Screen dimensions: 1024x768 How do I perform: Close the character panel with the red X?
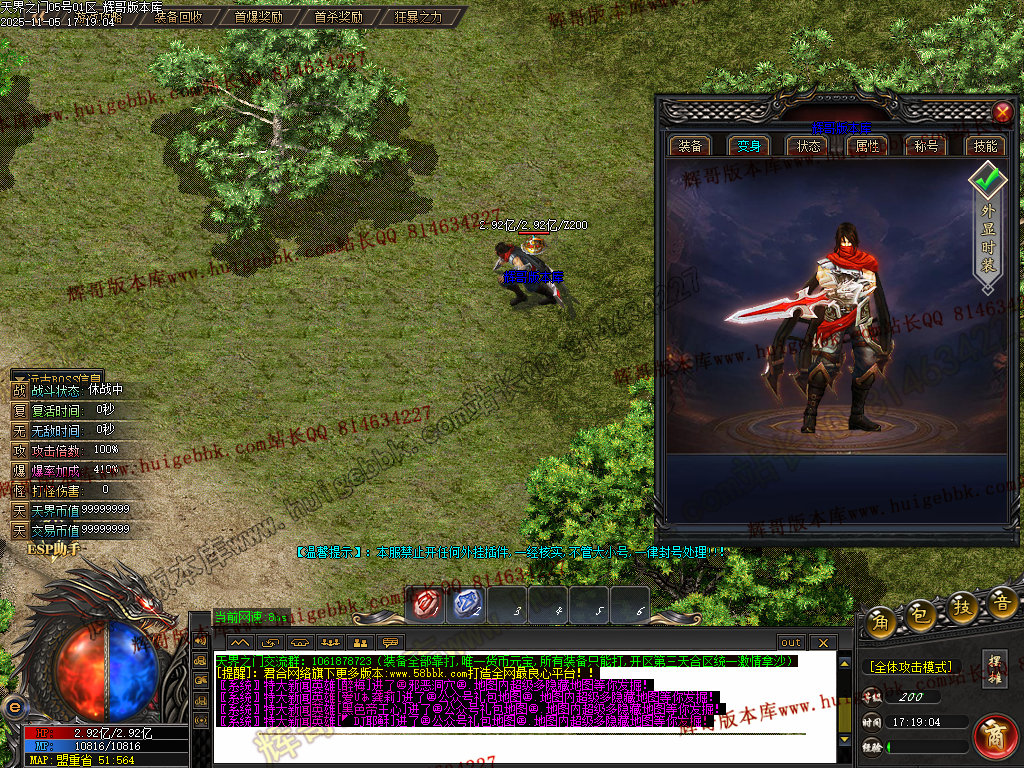click(1002, 112)
